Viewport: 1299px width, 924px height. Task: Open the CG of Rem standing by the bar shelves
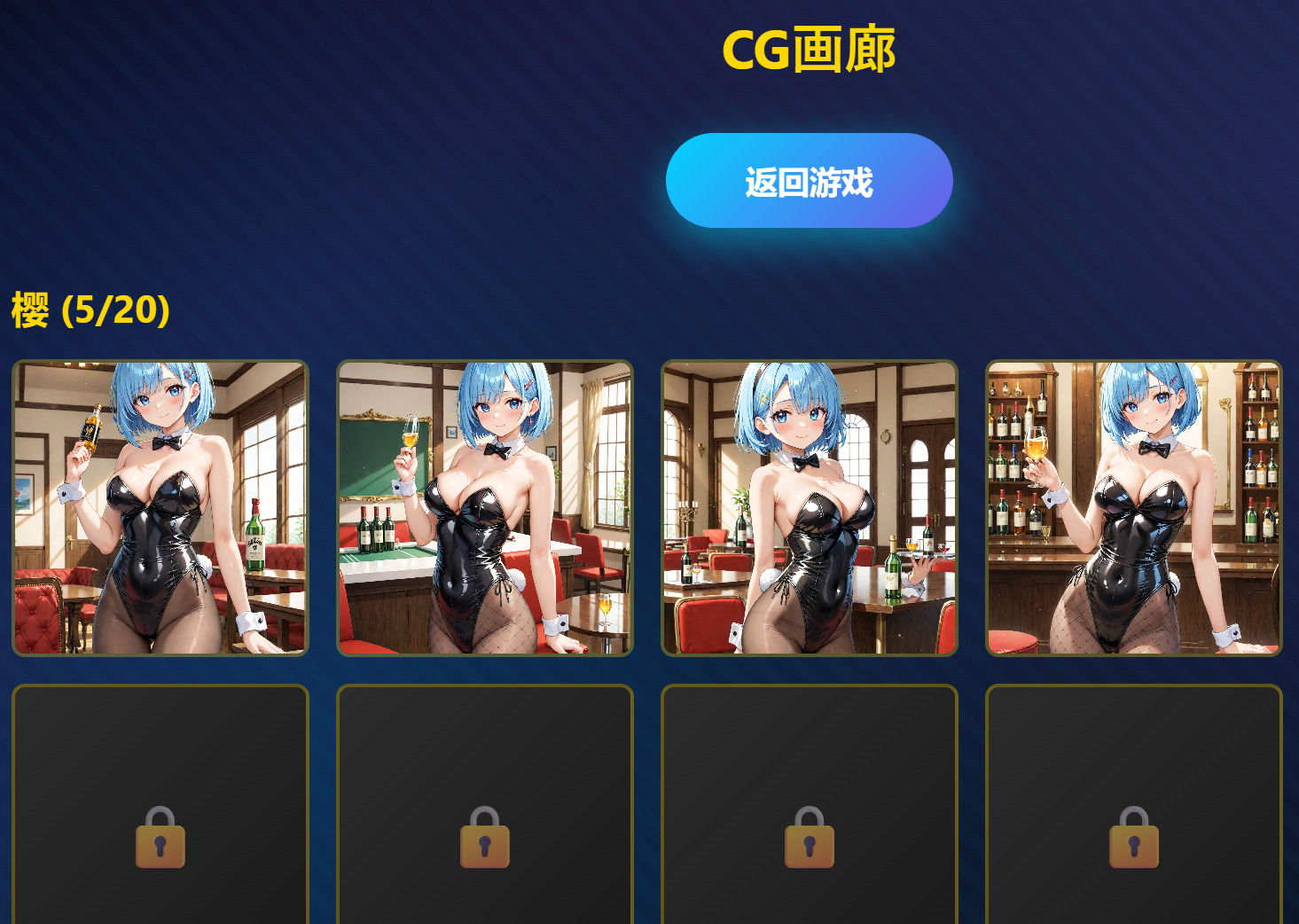[1133, 507]
